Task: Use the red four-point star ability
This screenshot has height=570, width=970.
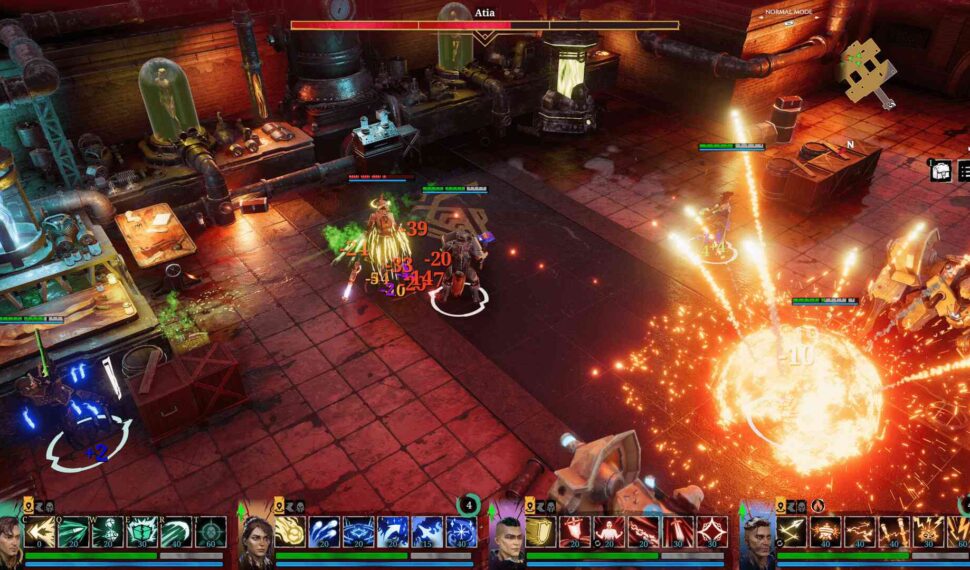Action: (x=711, y=531)
